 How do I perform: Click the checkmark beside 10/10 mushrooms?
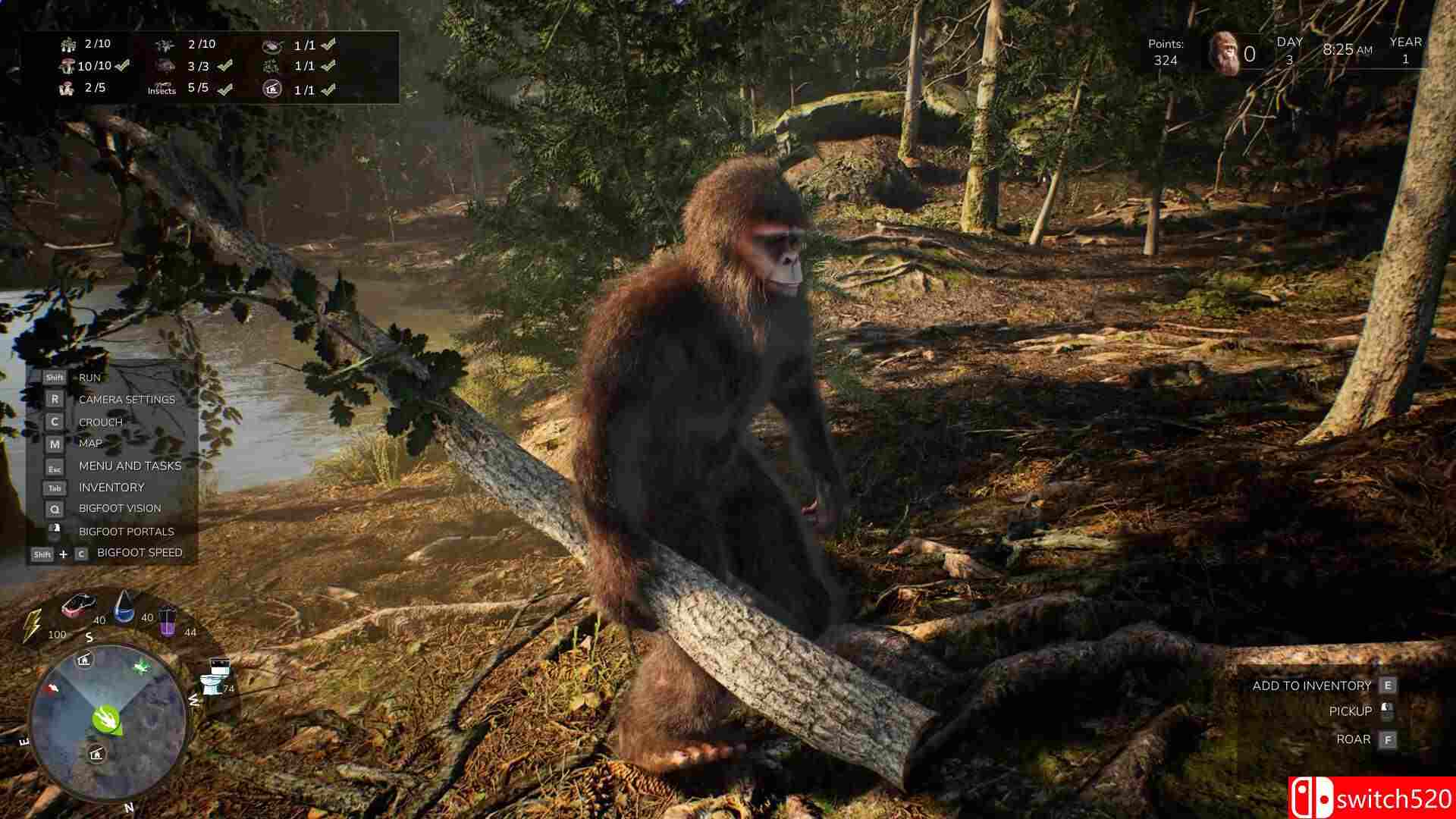tap(121, 66)
